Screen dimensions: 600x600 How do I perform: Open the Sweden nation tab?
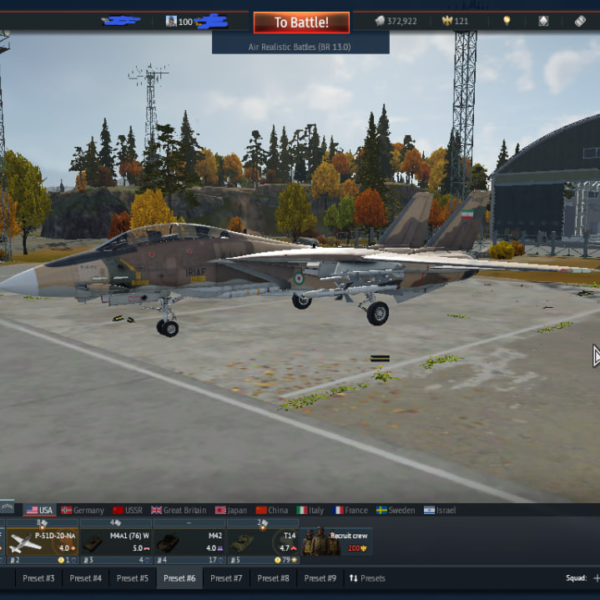(x=396, y=510)
